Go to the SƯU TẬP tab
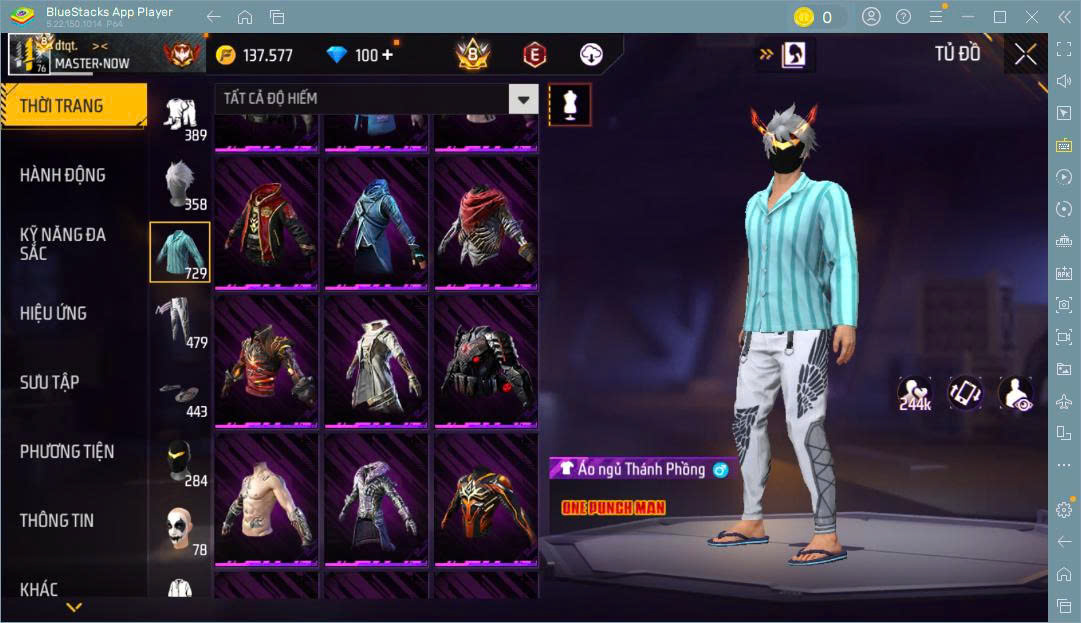Screen dimensions: 1081x623 point(49,382)
